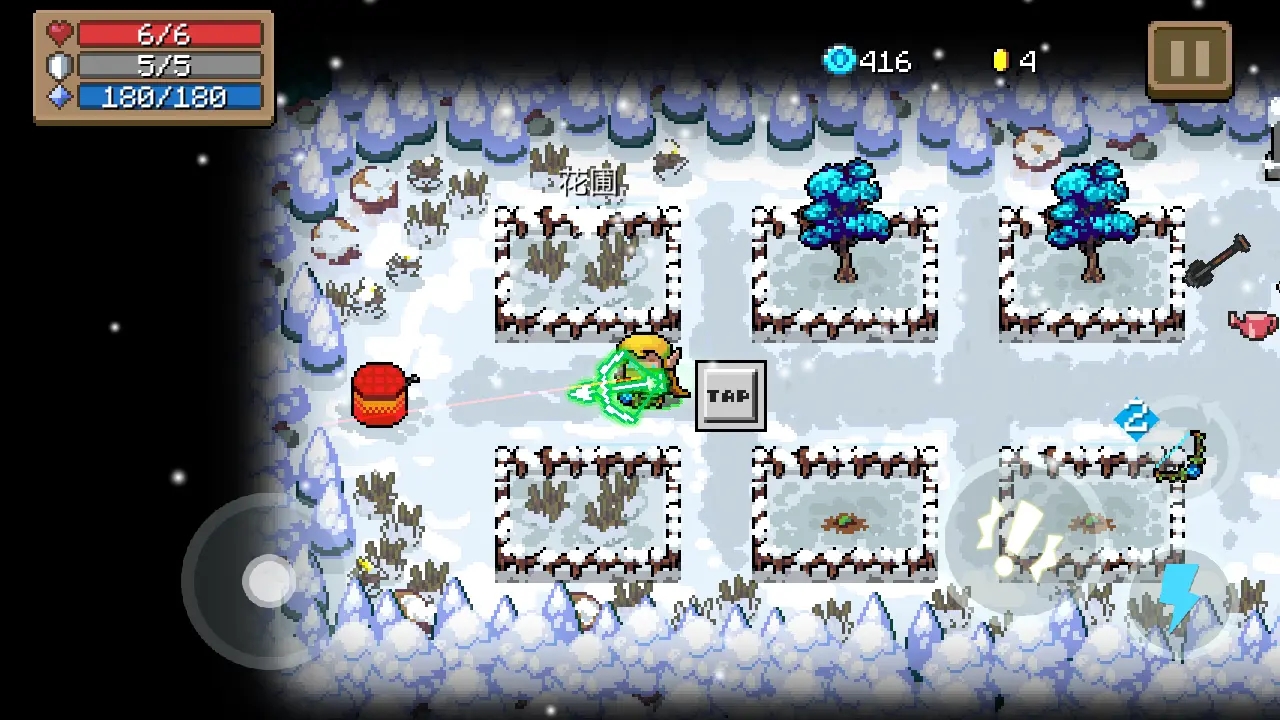Switch weapons using the bow icon

(1181, 457)
